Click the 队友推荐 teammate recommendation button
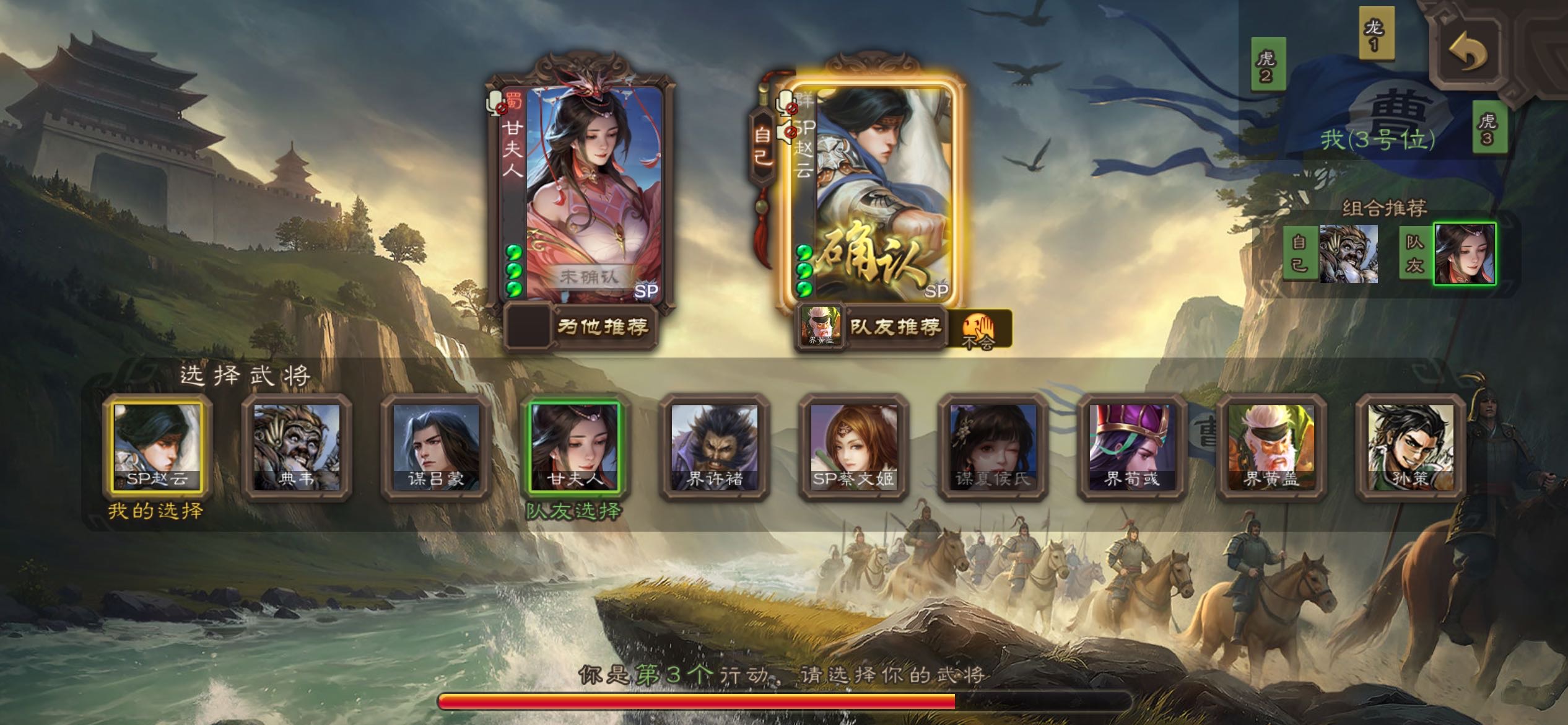Screen dimensions: 1568x725 894,327
